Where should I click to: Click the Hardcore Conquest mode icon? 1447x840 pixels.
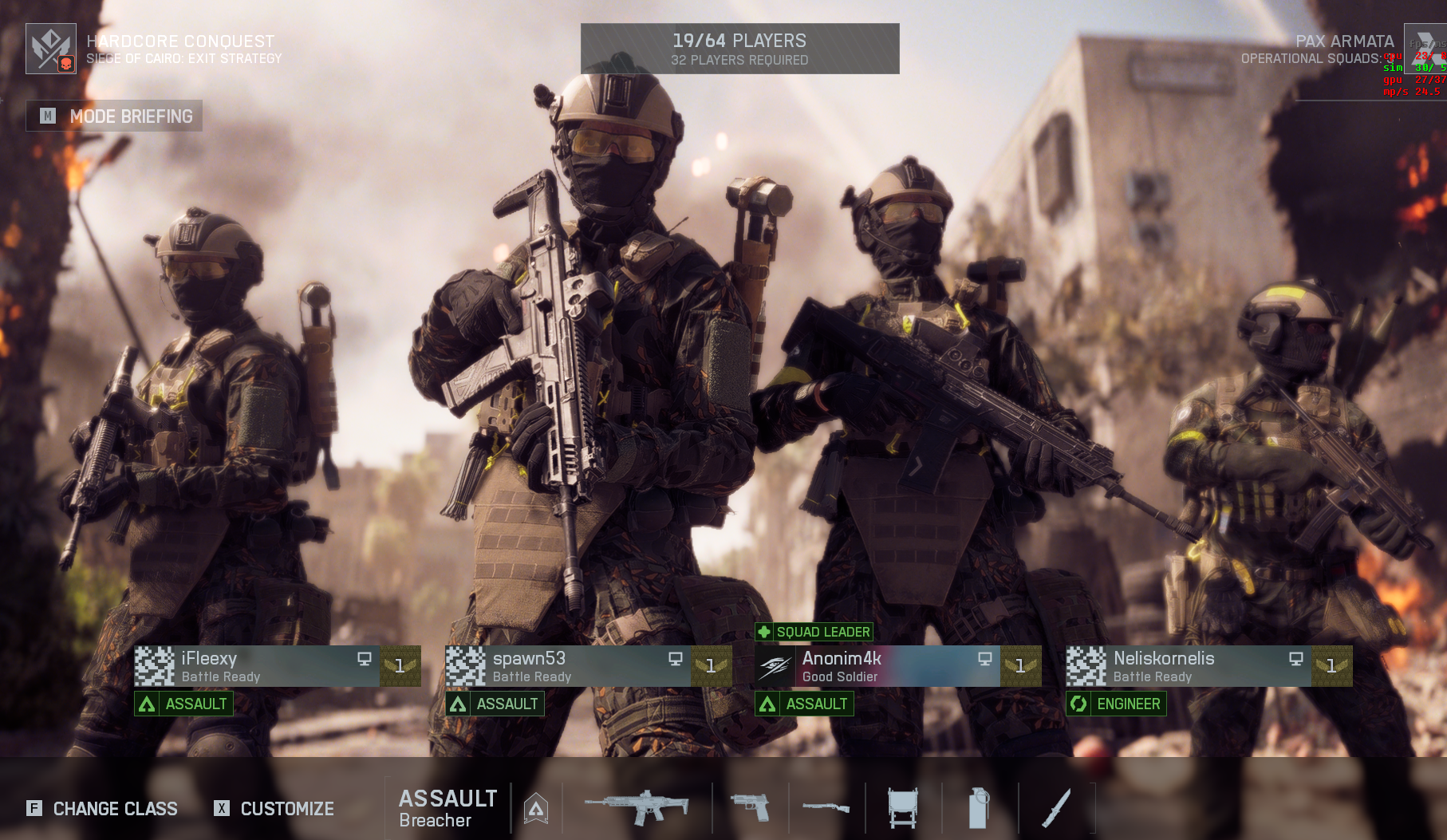51,49
